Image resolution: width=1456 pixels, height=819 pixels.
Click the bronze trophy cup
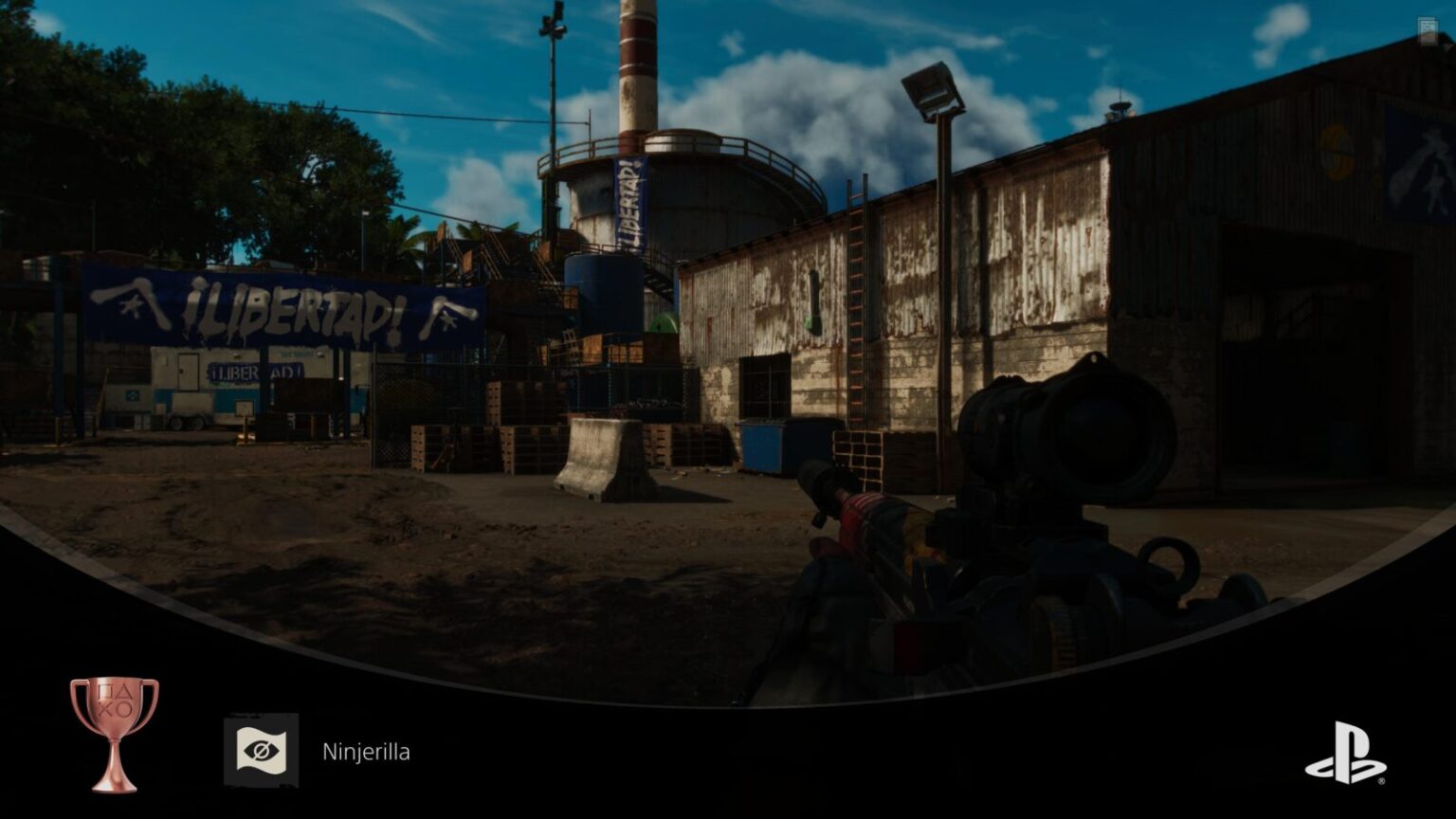pyautogui.click(x=115, y=733)
